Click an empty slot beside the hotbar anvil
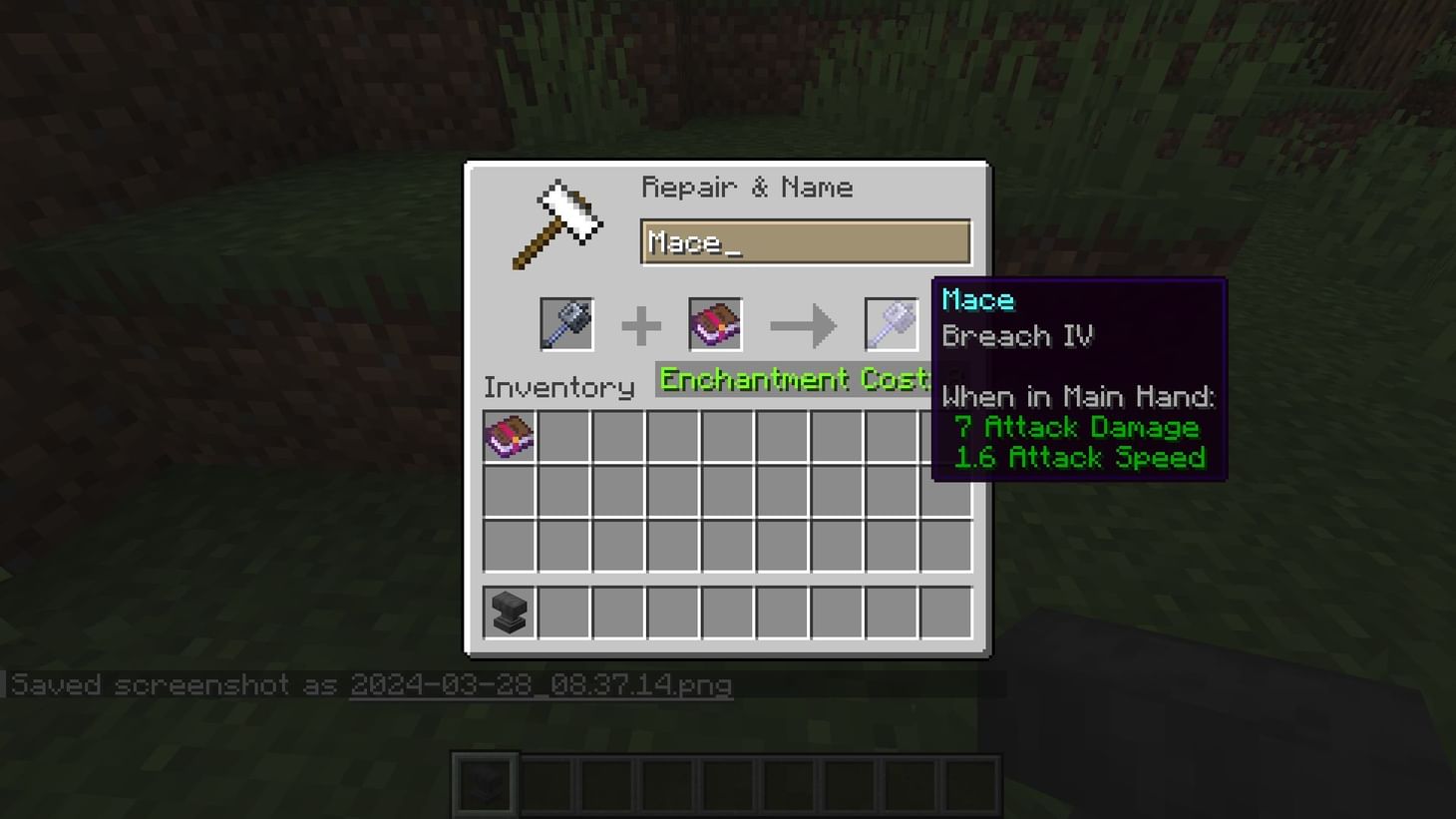1456x819 pixels. coord(563,612)
